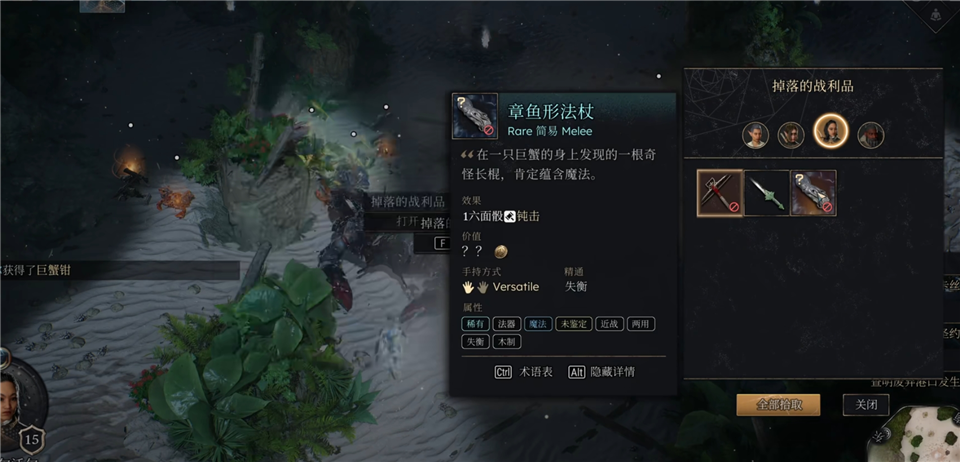Close the loot window with 关闭

pos(865,404)
